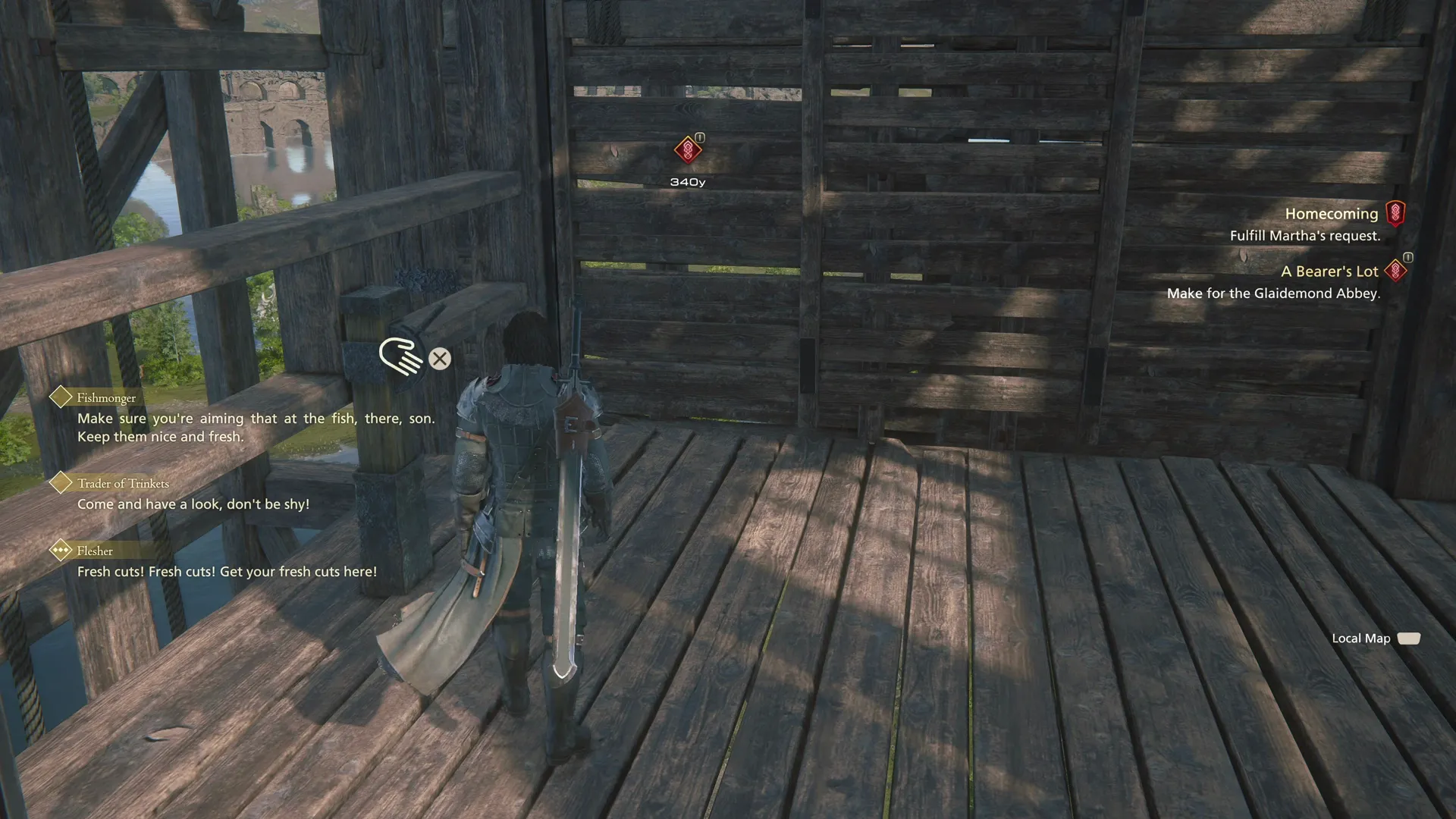Open the Local Map

pyautogui.click(x=1362, y=639)
